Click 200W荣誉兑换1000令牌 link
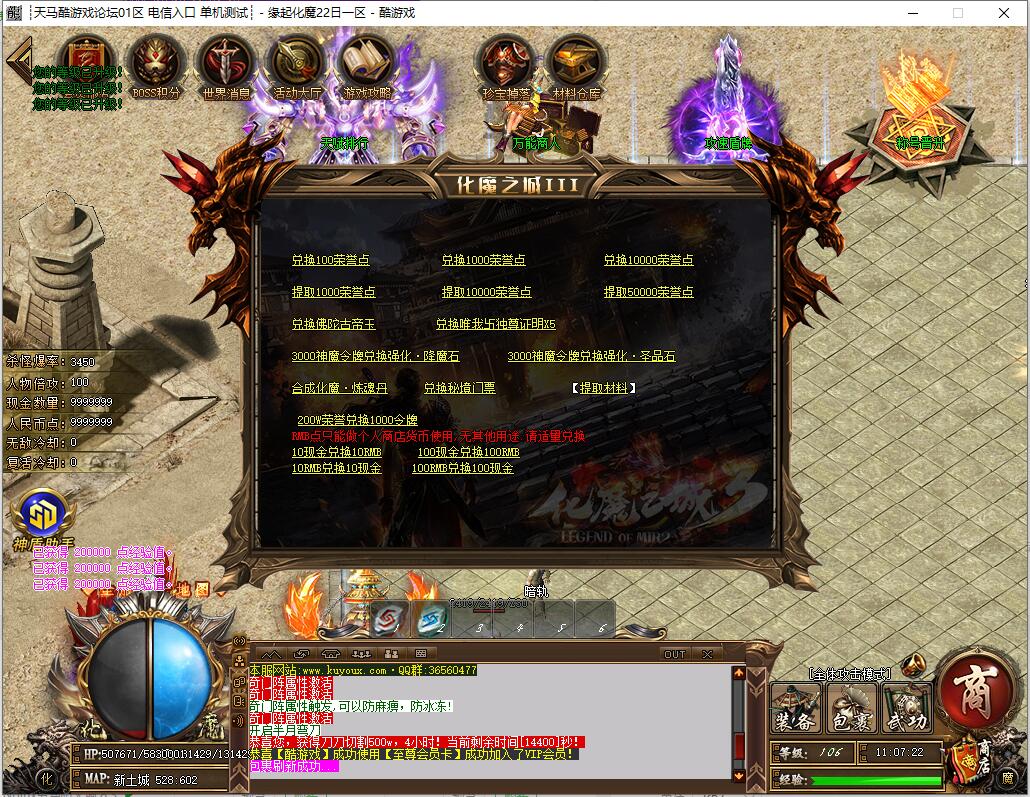Viewport: 1030px width, 797px height. [357, 420]
